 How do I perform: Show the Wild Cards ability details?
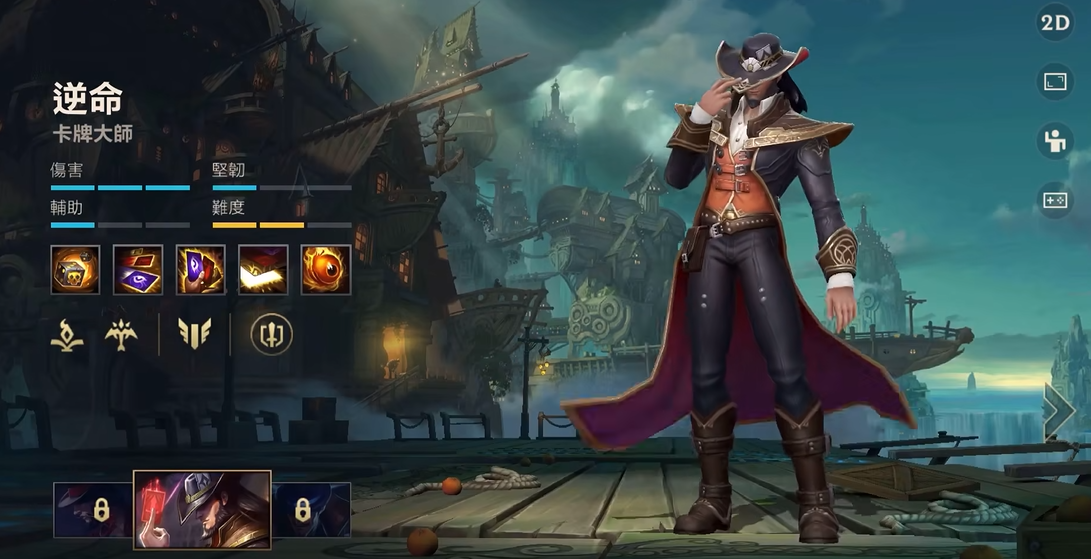click(x=138, y=270)
